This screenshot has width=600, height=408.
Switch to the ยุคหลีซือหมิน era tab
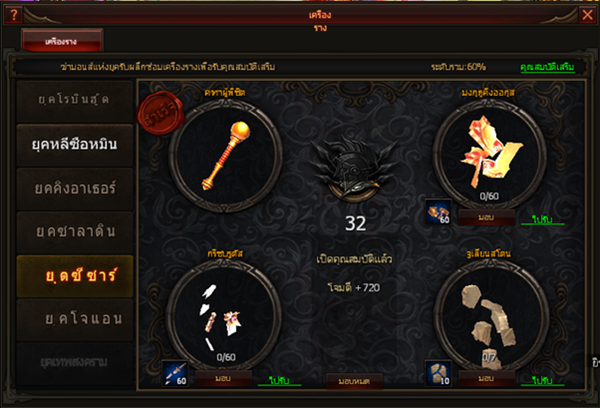[x=73, y=144]
